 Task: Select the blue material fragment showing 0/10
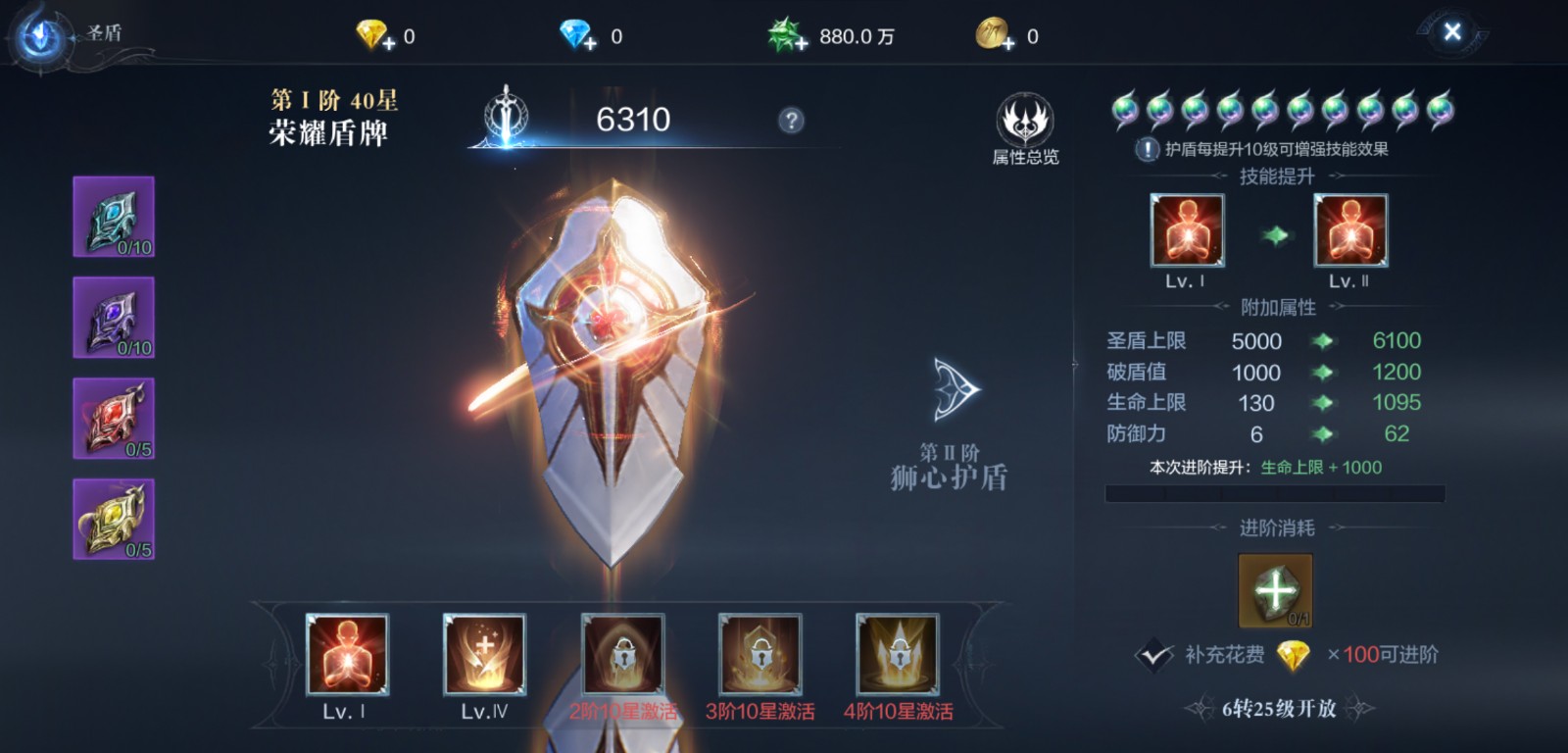click(x=113, y=218)
